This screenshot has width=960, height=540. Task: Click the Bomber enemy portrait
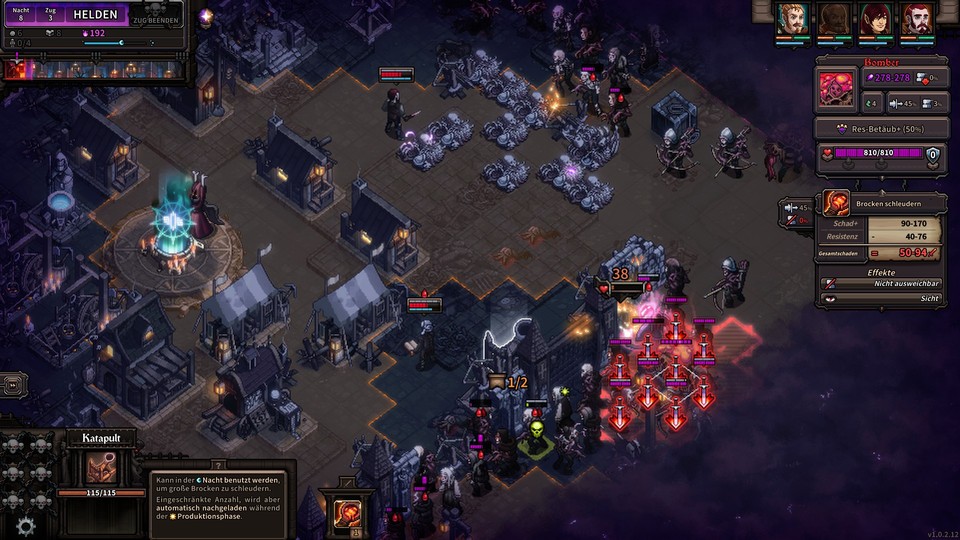pos(837,90)
